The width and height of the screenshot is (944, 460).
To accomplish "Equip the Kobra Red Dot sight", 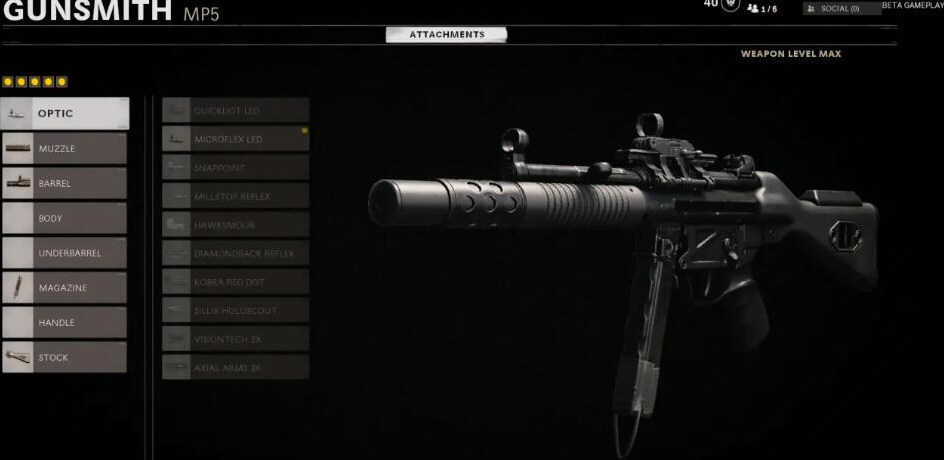I will pos(236,282).
